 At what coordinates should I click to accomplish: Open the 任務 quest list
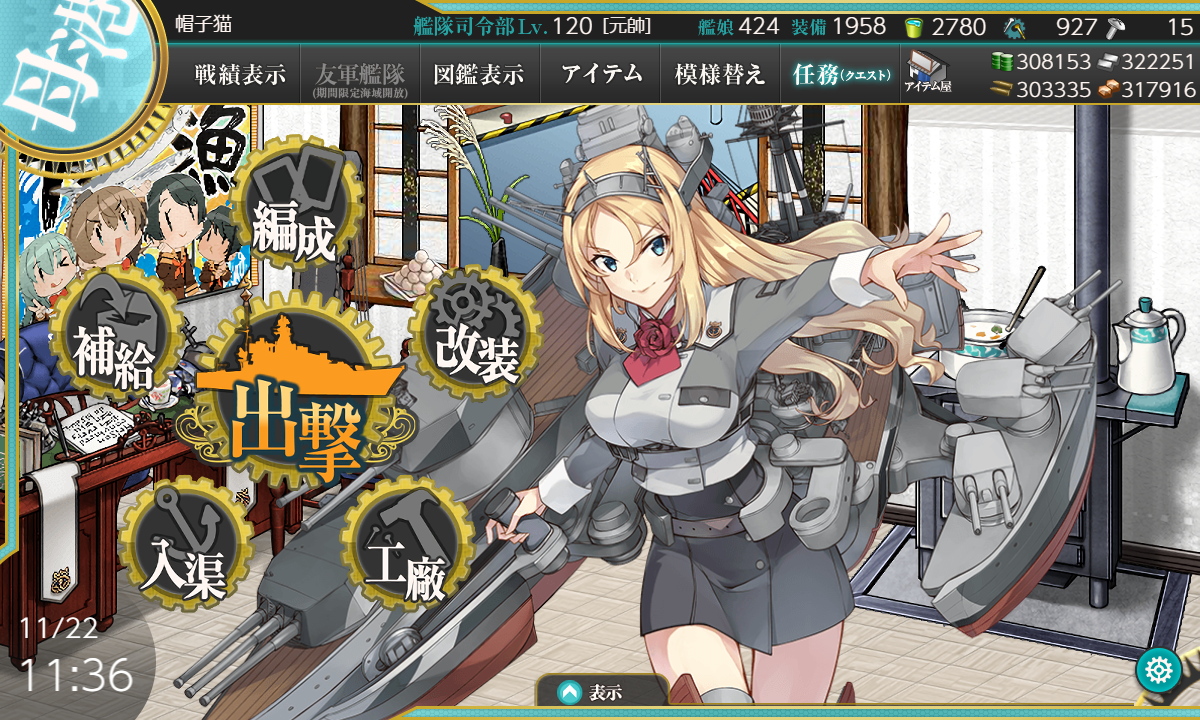(x=840, y=75)
